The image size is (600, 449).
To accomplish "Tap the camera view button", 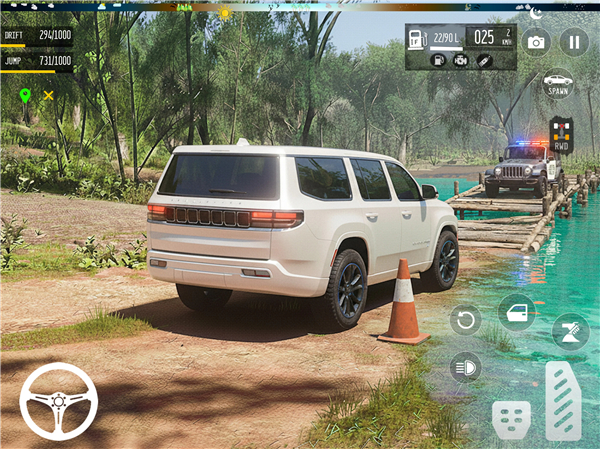I will (536, 42).
